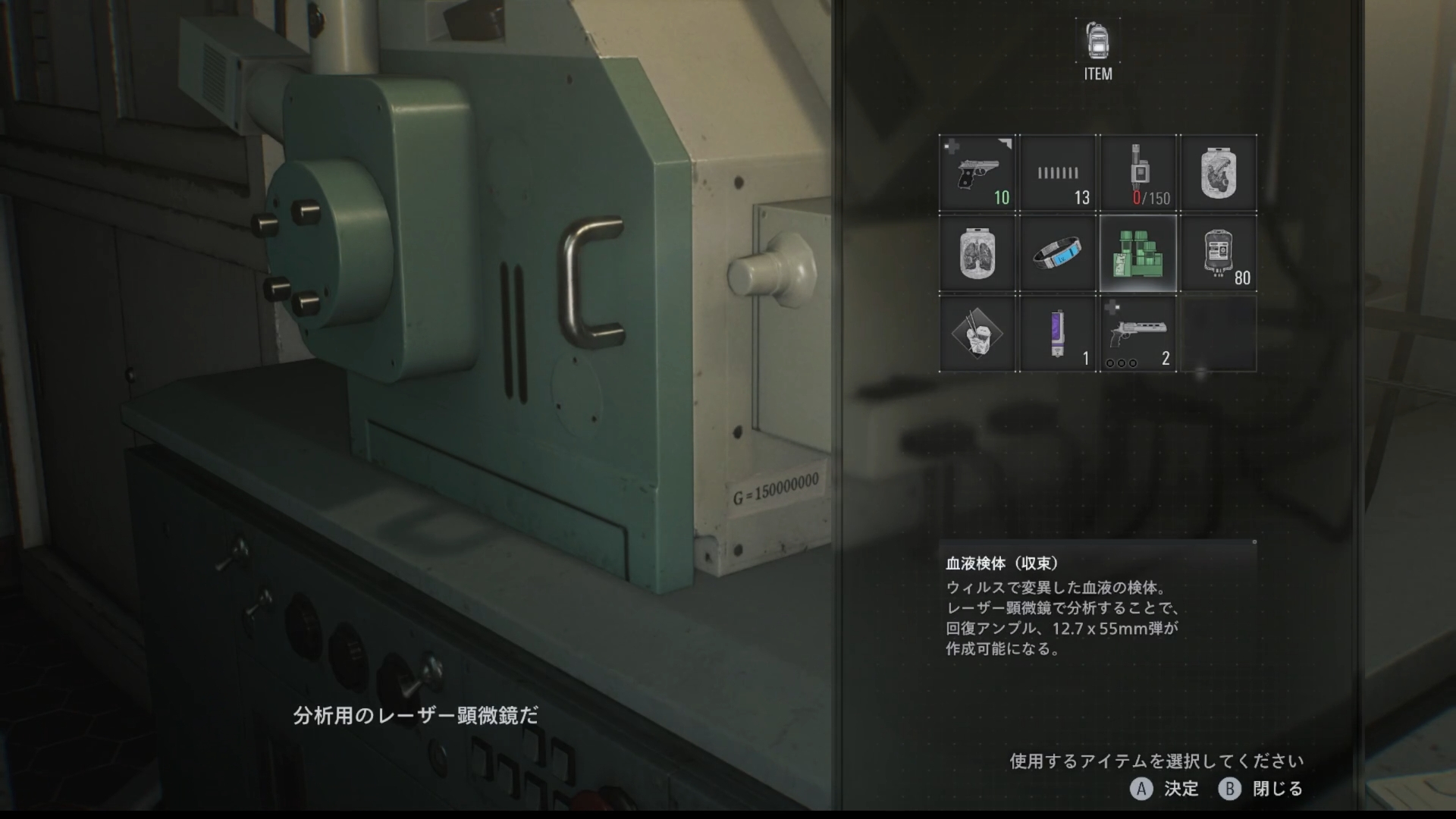The width and height of the screenshot is (1456, 819).
Task: Select the single ampule injector item
Action: 1058,334
